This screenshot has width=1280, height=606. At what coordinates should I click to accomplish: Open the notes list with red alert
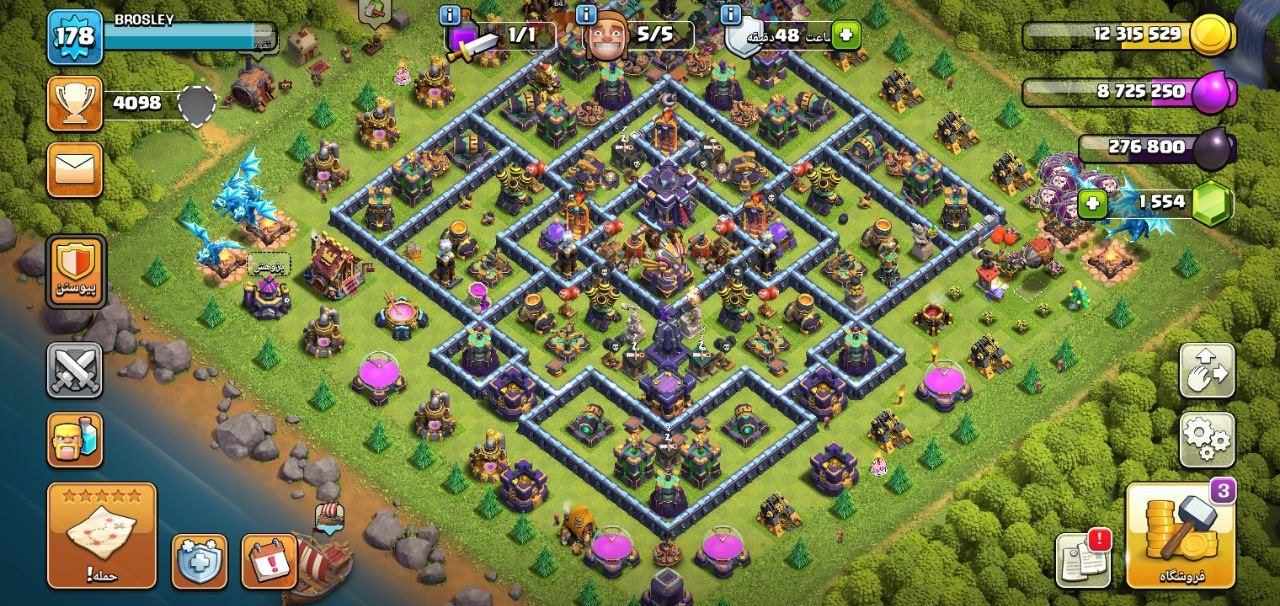coord(1084,559)
